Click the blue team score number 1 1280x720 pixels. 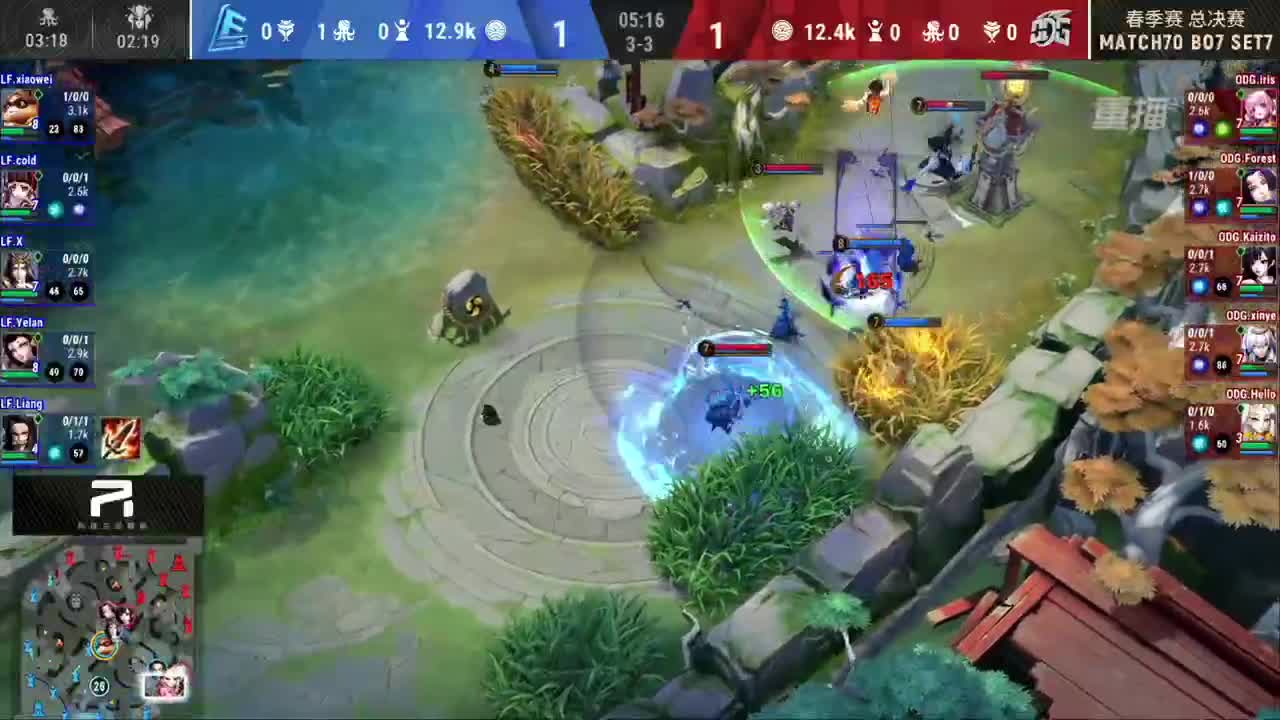(x=560, y=33)
